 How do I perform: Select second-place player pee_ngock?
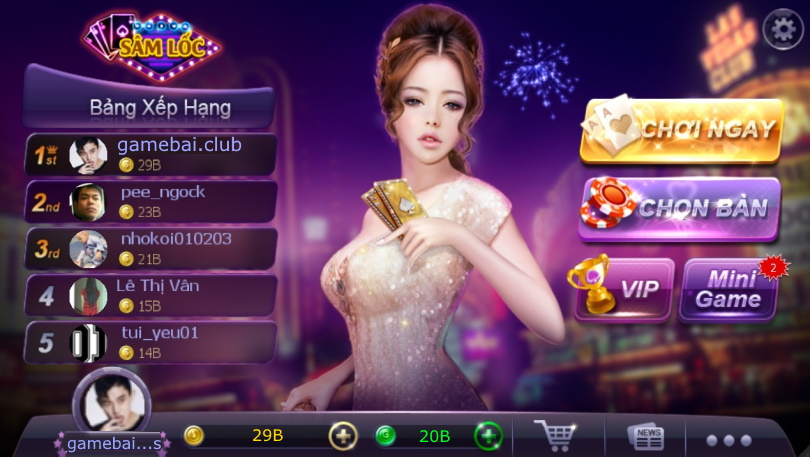[x=151, y=201]
